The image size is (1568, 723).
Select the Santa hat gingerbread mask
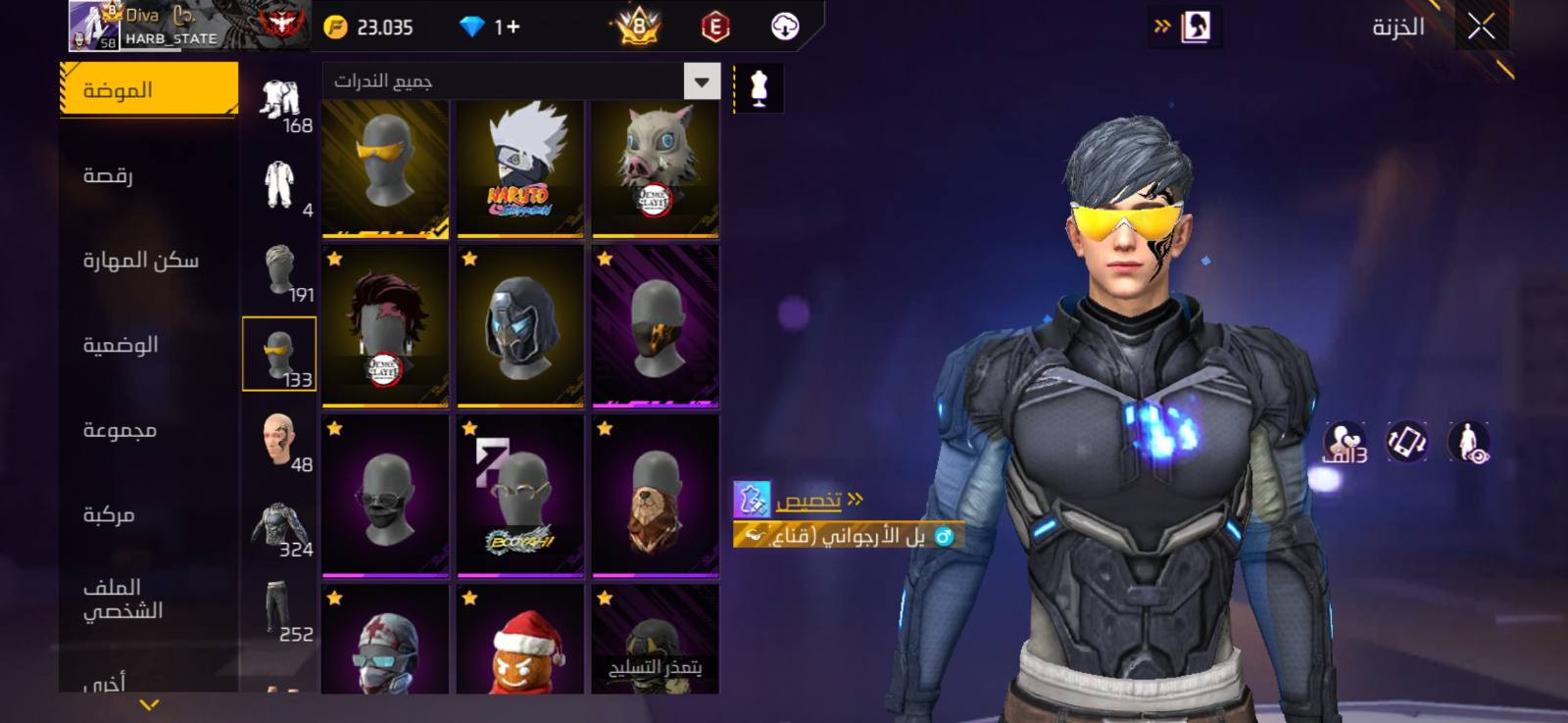520,640
